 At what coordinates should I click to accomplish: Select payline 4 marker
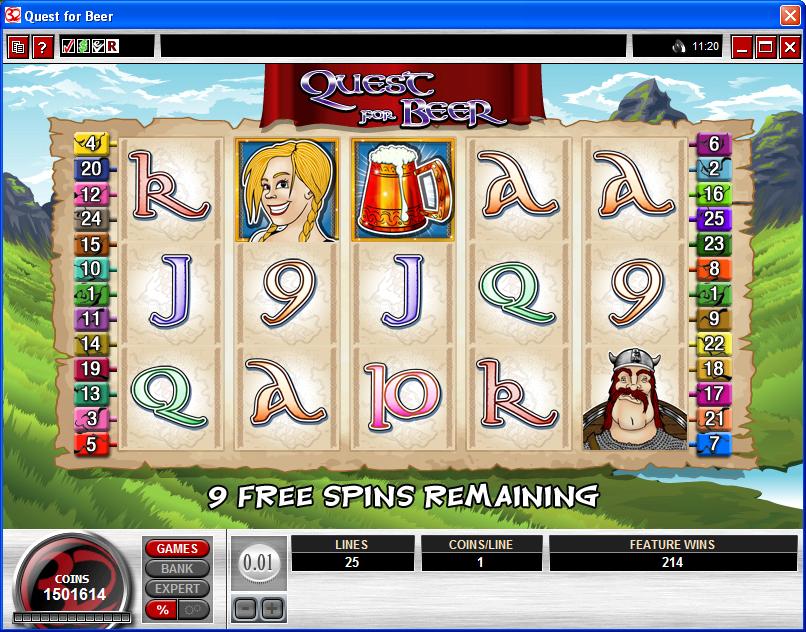click(92, 144)
